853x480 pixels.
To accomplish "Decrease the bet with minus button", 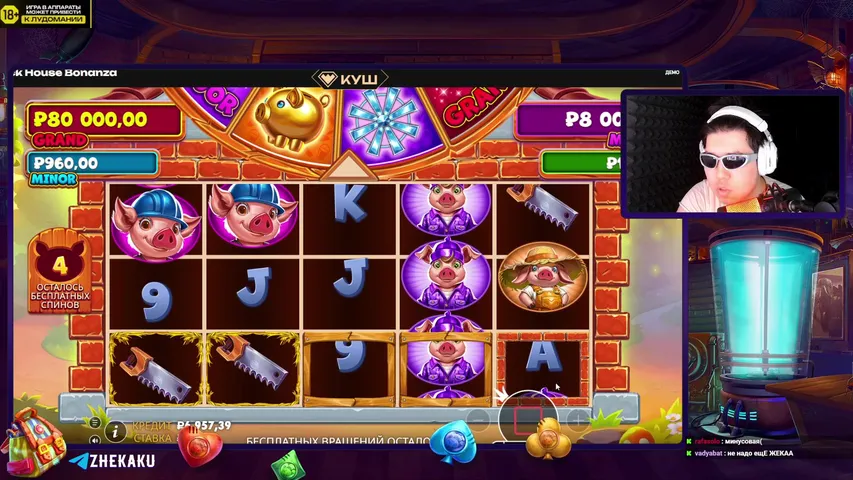I will click(479, 418).
